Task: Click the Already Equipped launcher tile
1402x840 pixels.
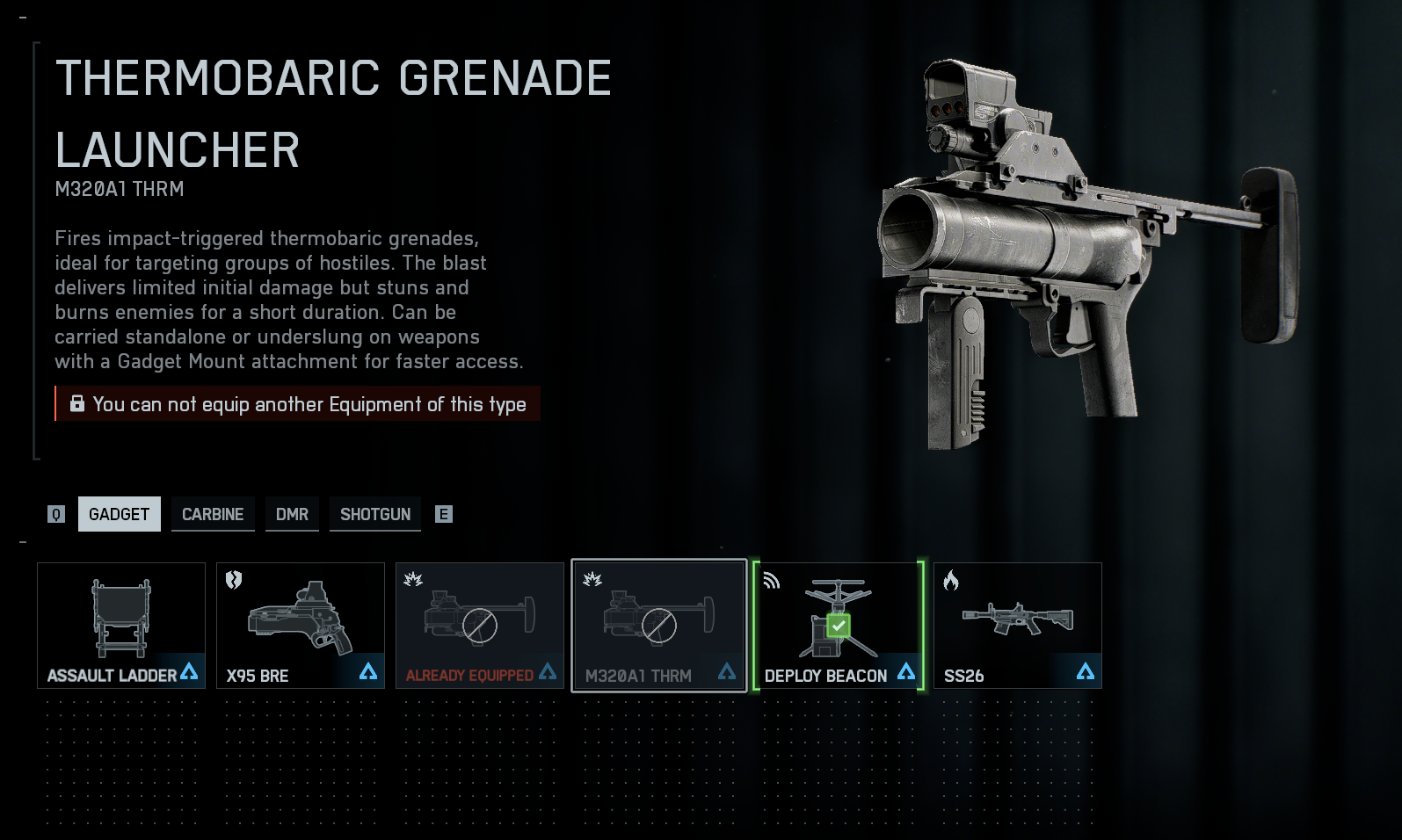Action: point(480,626)
